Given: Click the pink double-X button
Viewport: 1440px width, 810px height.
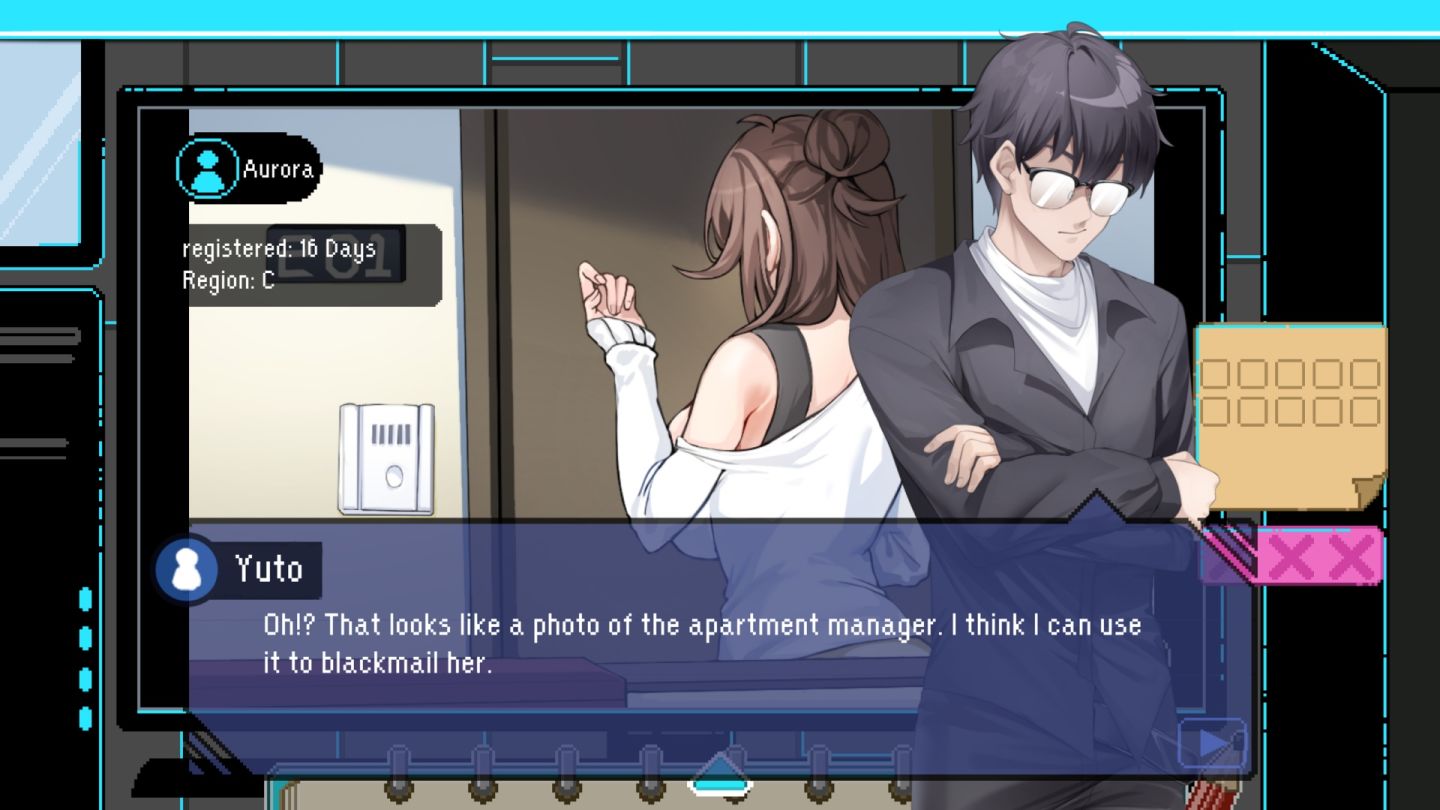Looking at the screenshot, I should pos(1318,556).
